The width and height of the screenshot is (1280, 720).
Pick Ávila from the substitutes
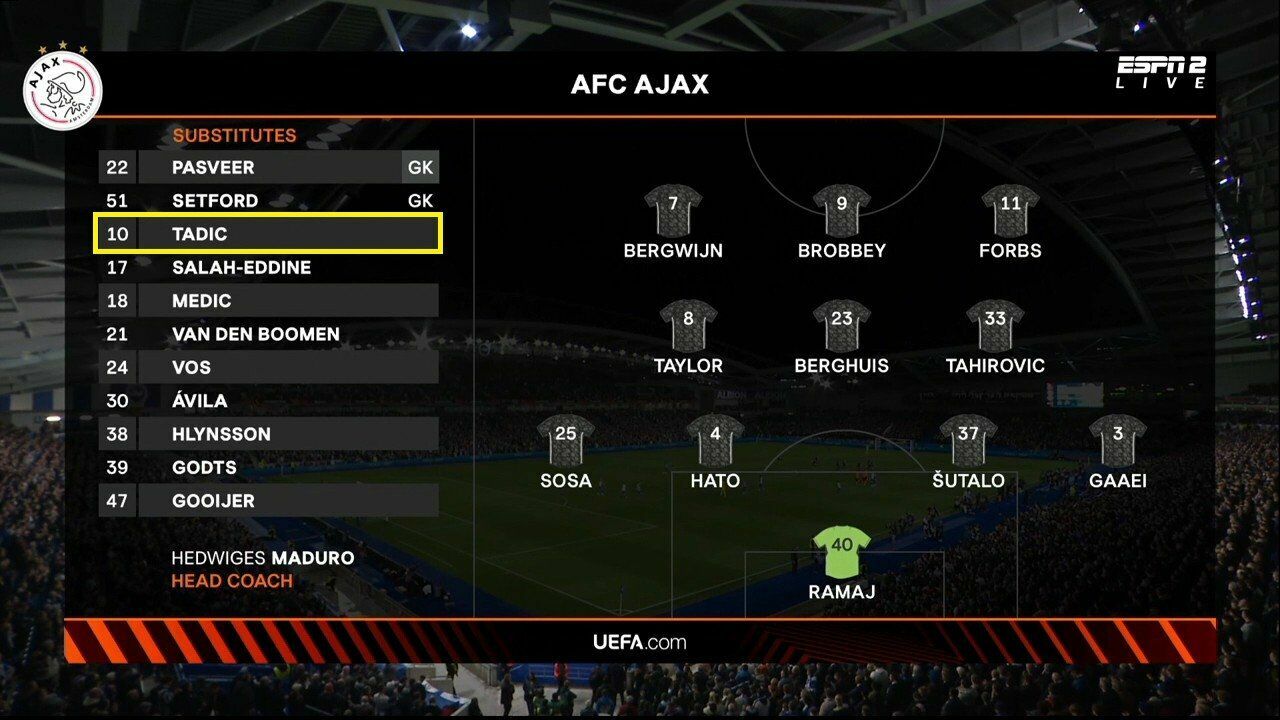pos(268,401)
